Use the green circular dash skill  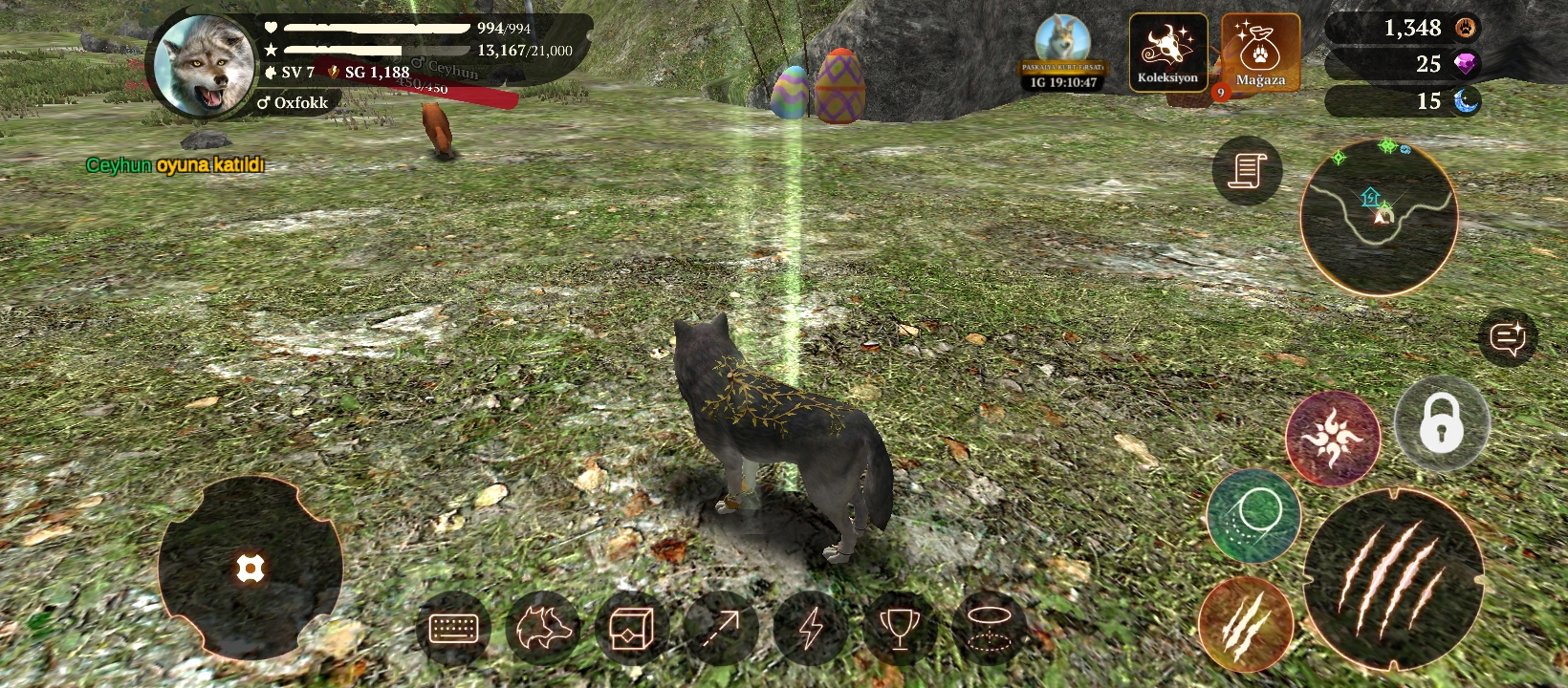pos(1253,516)
